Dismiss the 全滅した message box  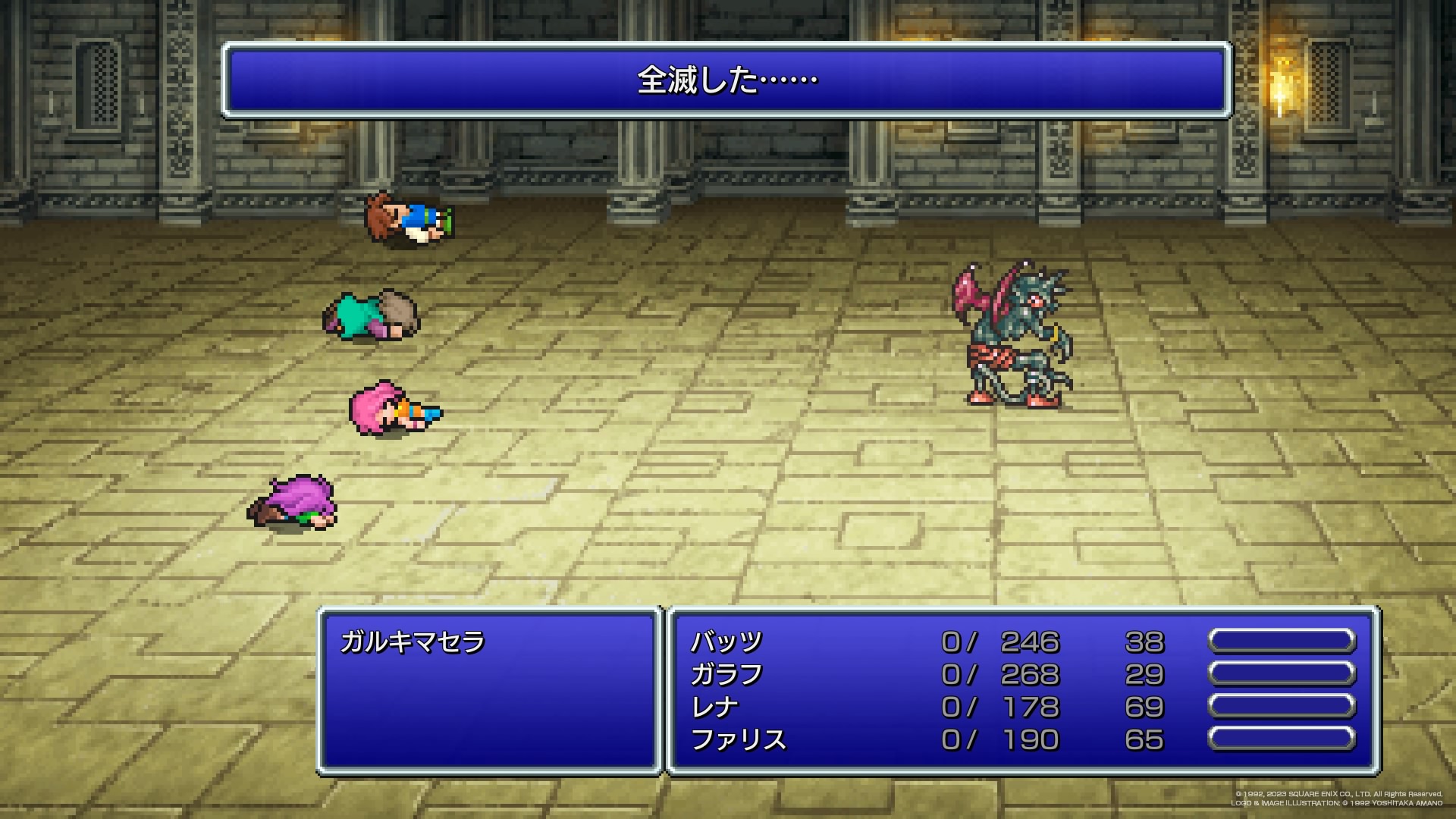[726, 80]
